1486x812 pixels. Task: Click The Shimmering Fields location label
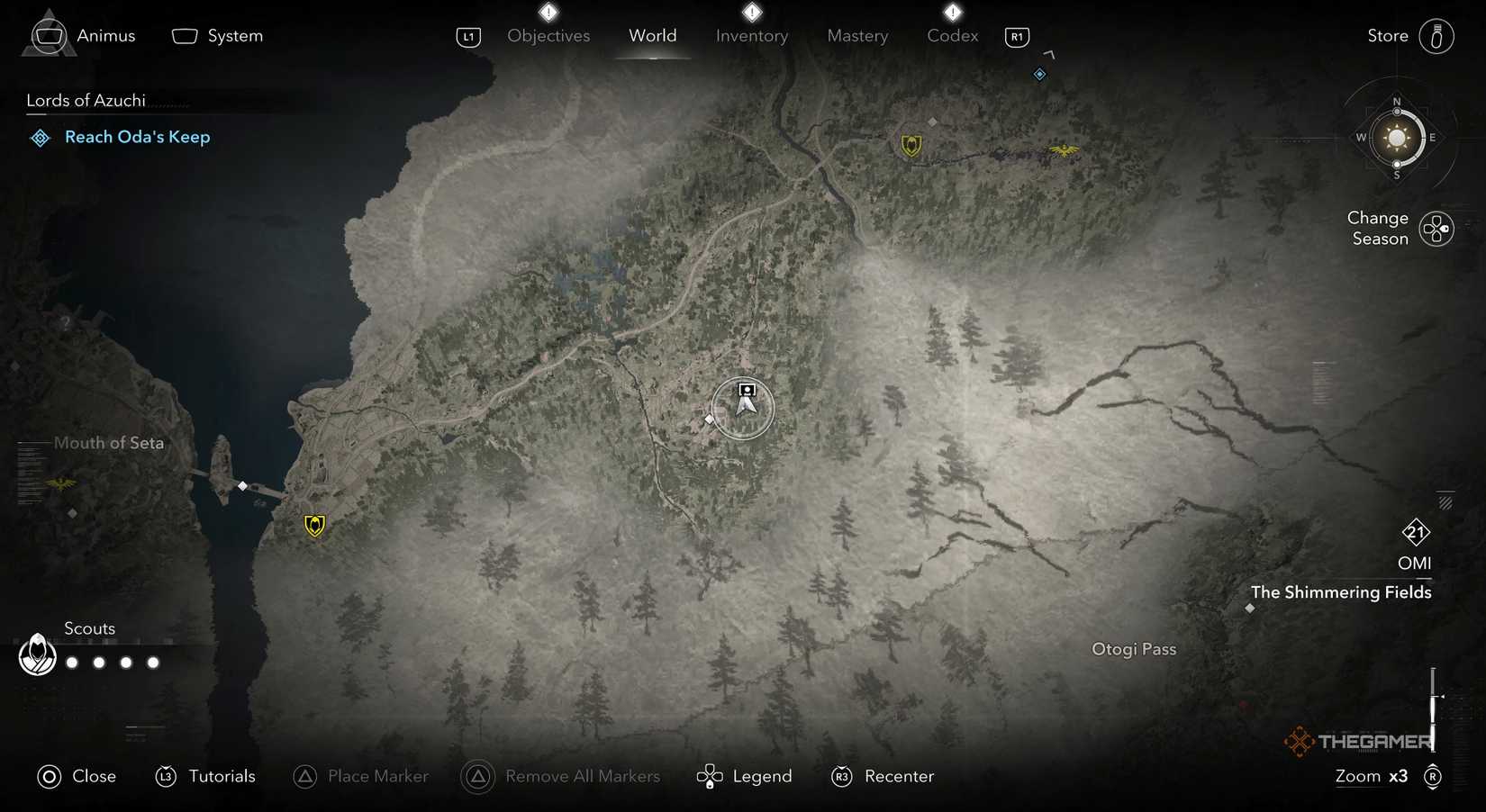[x=1341, y=592]
